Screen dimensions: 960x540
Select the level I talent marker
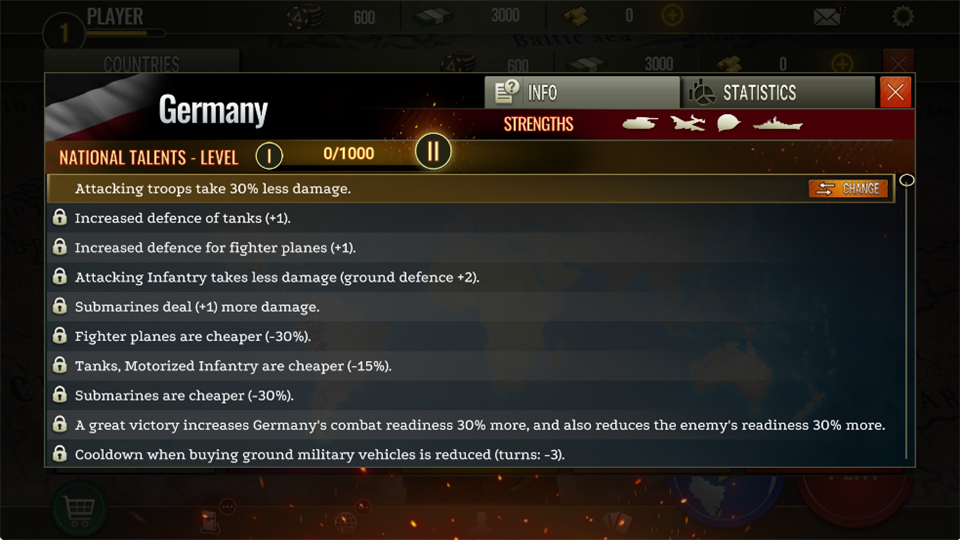[269, 155]
